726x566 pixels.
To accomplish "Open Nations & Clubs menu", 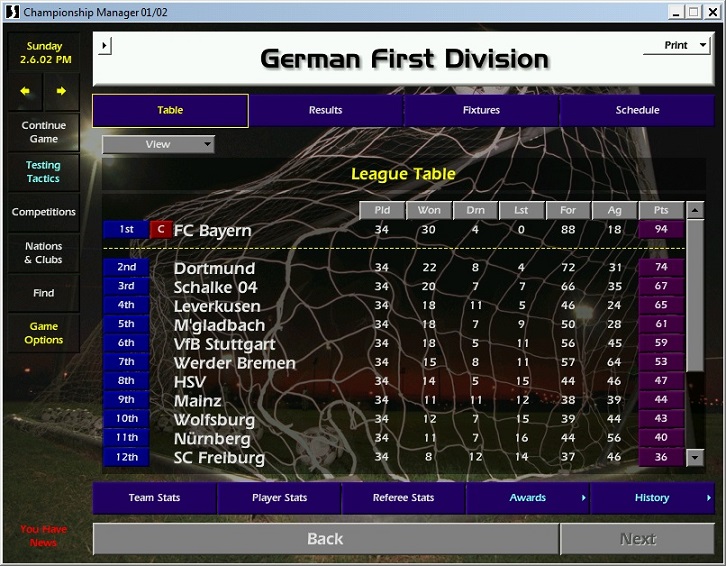I will pos(43,253).
